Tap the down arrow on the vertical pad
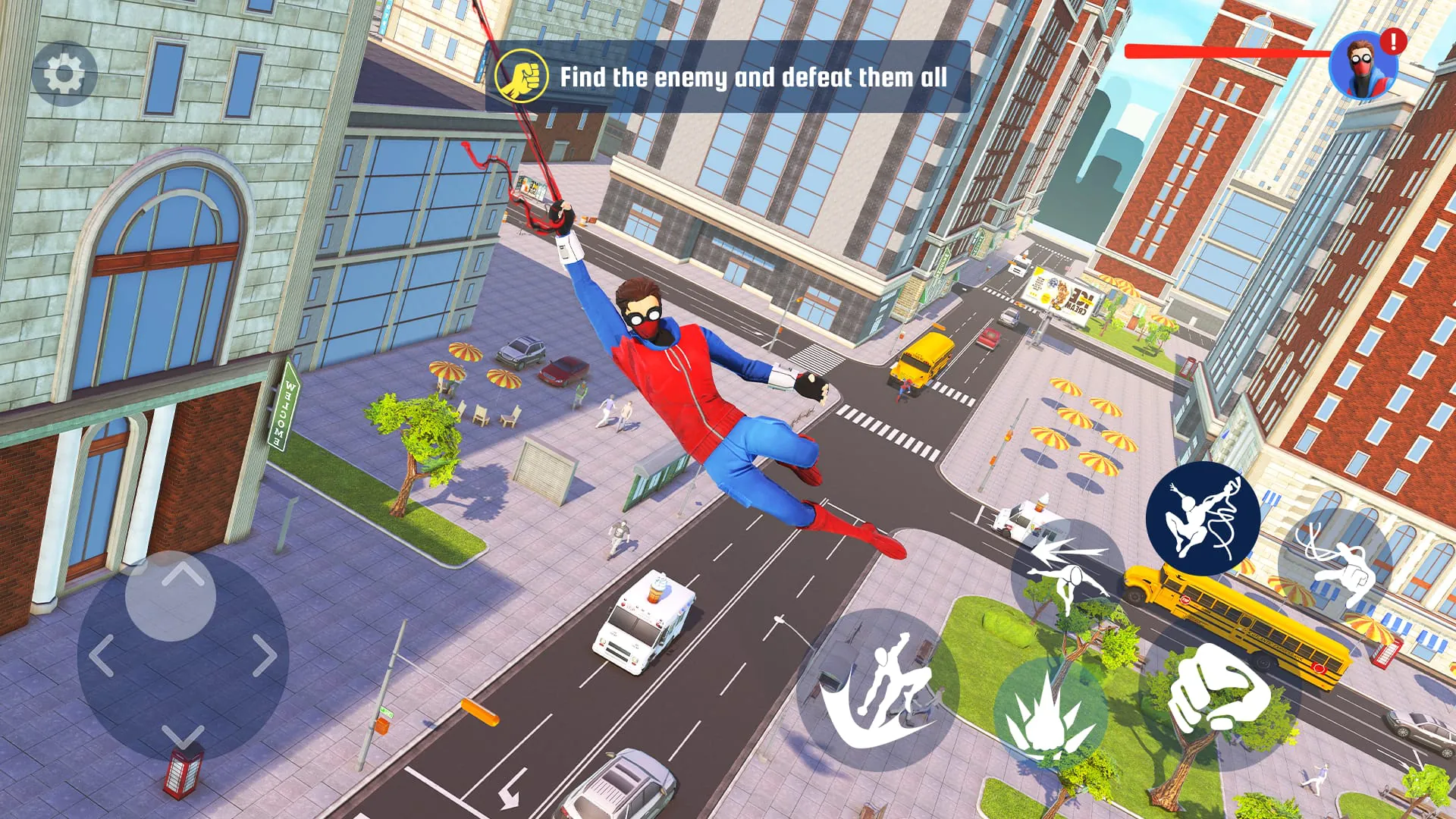This screenshot has width=1456, height=819. point(182,734)
